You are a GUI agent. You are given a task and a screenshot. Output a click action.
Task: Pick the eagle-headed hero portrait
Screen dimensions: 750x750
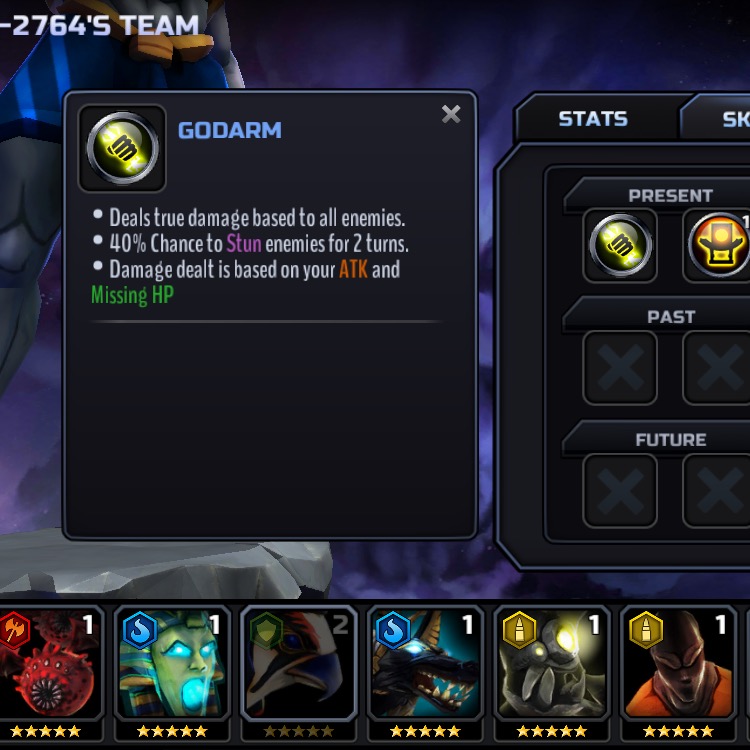[299, 667]
